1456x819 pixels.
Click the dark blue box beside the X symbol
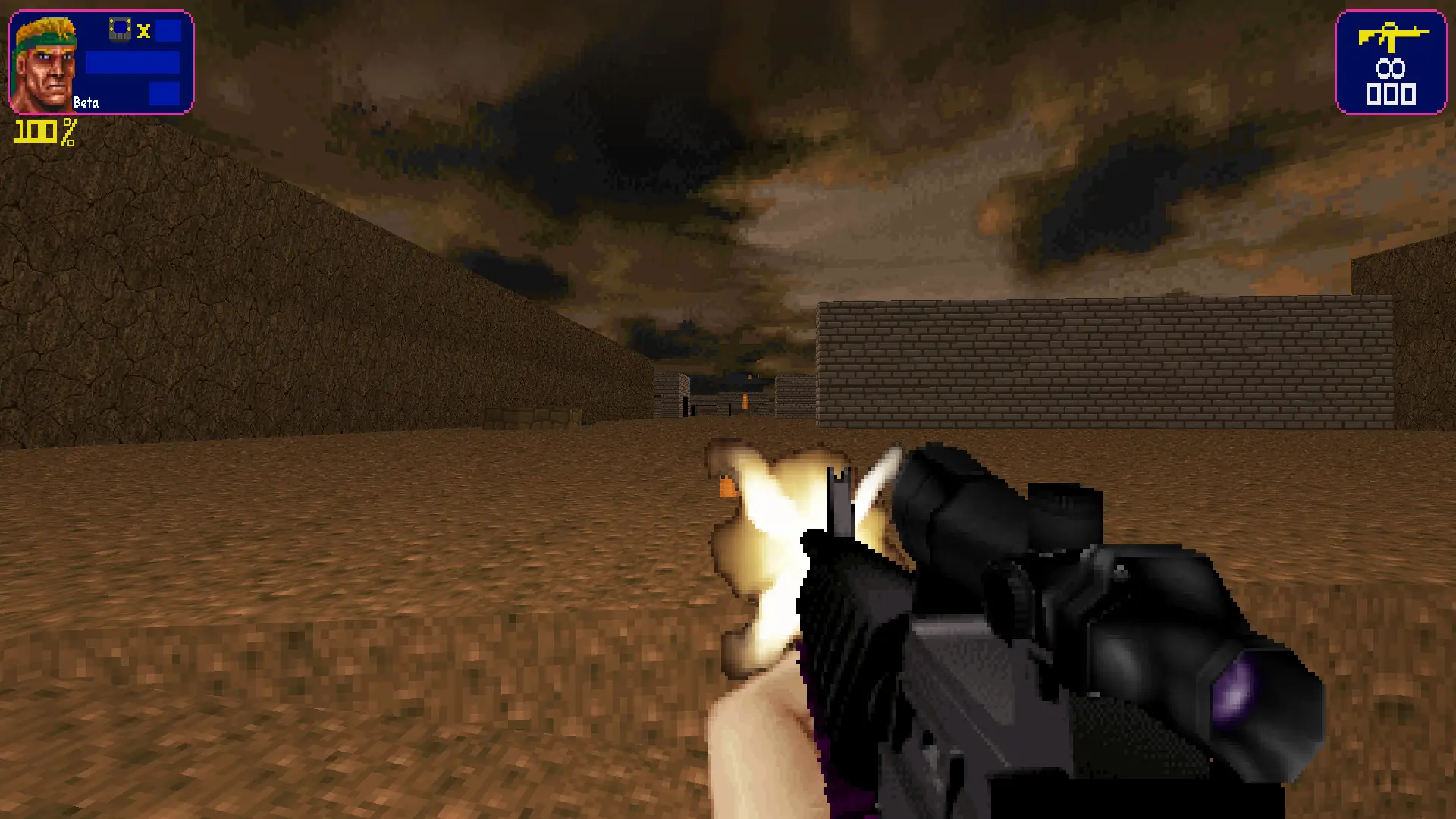pyautogui.click(x=168, y=30)
